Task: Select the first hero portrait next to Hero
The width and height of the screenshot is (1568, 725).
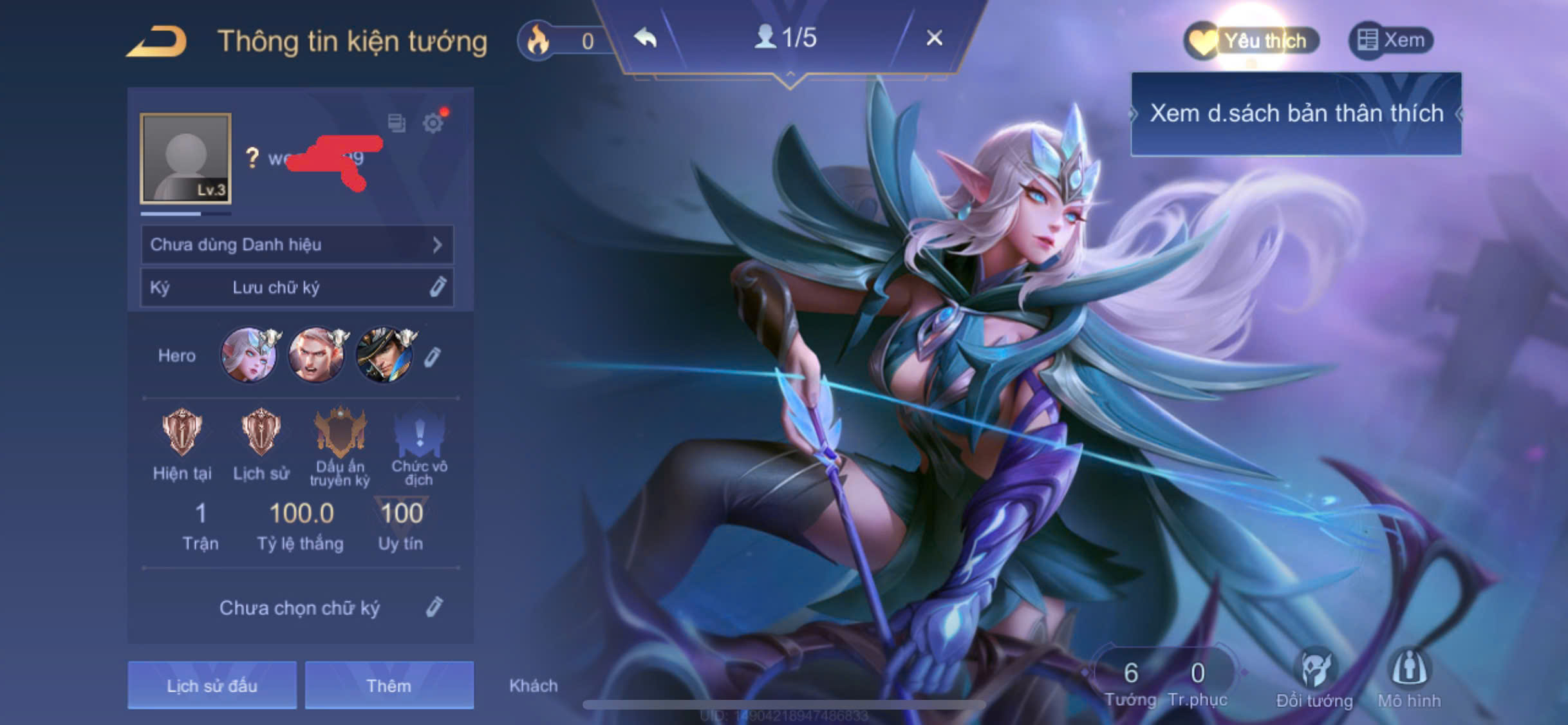Action: [x=250, y=355]
